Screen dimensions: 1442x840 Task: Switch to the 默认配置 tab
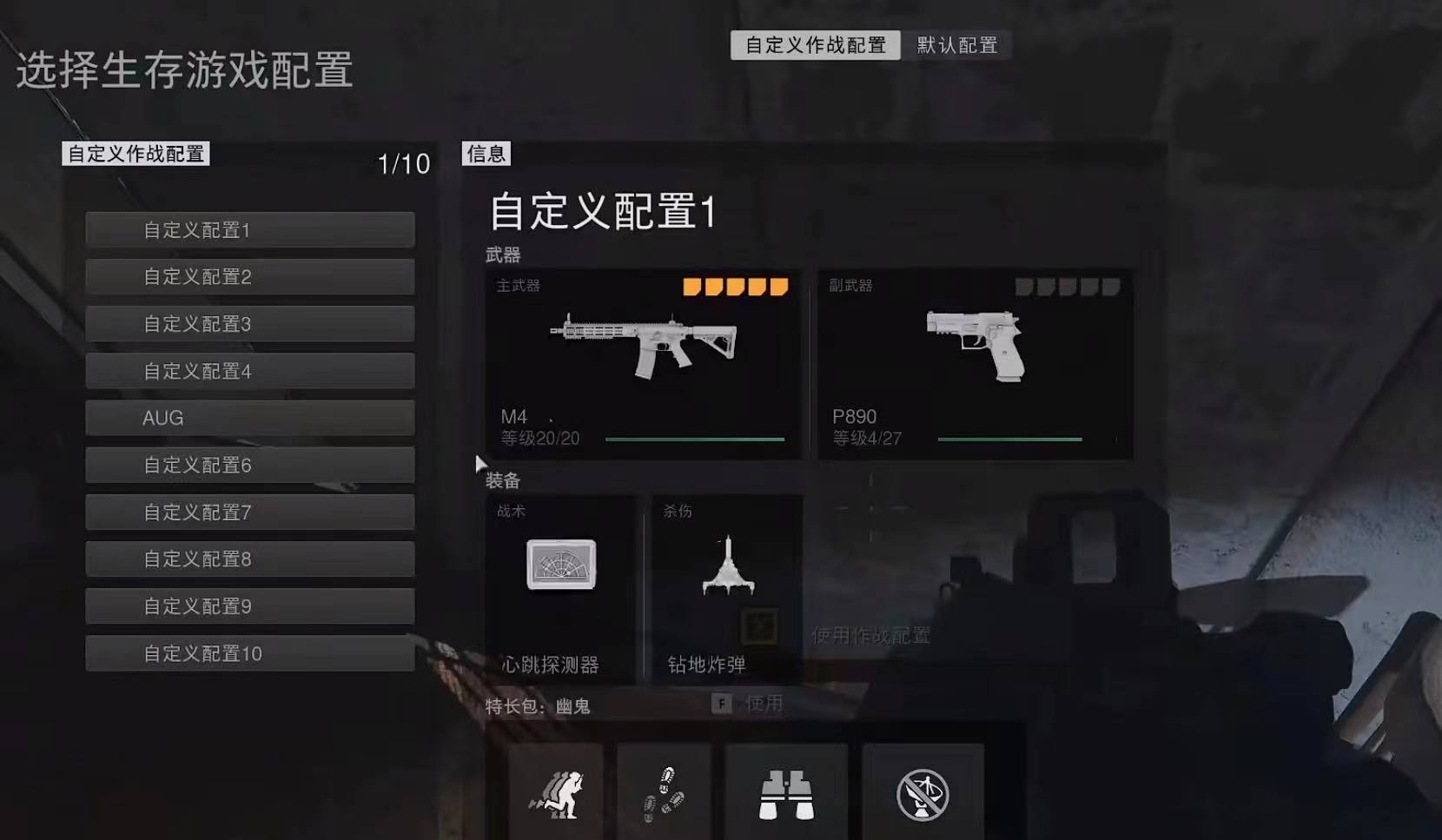click(956, 45)
